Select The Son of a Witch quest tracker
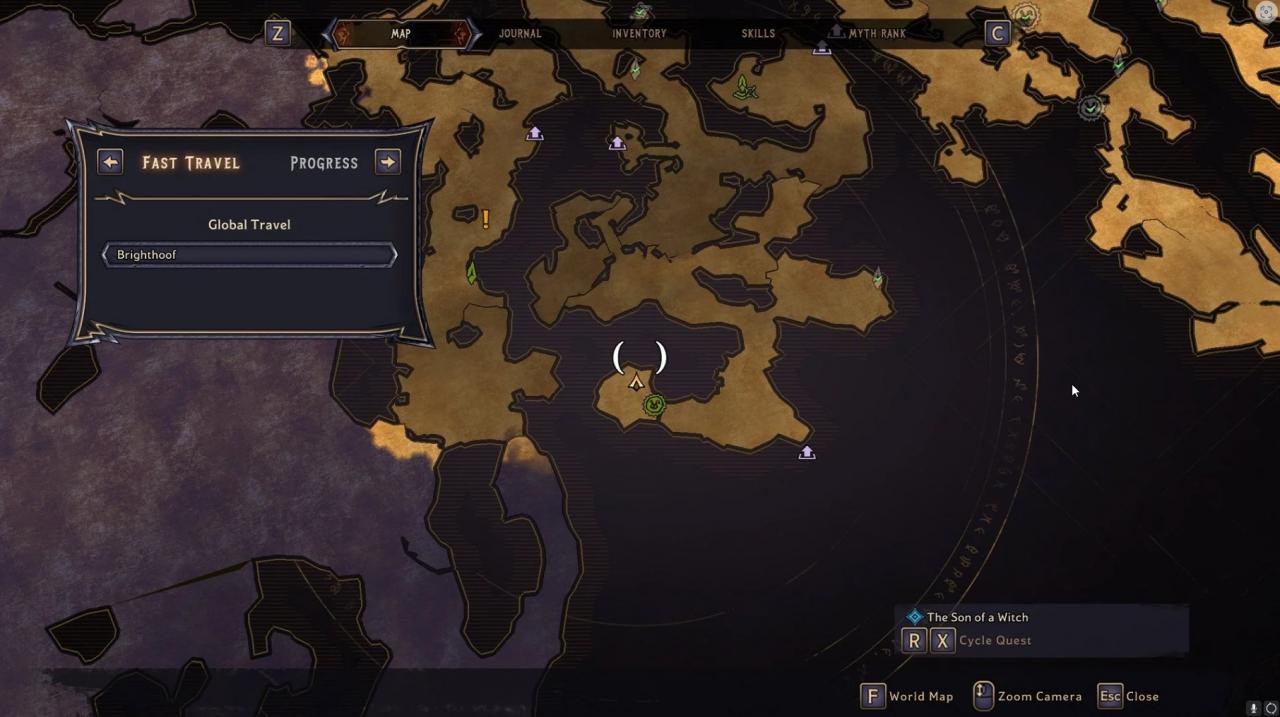1280x717 pixels. pyautogui.click(x=977, y=617)
